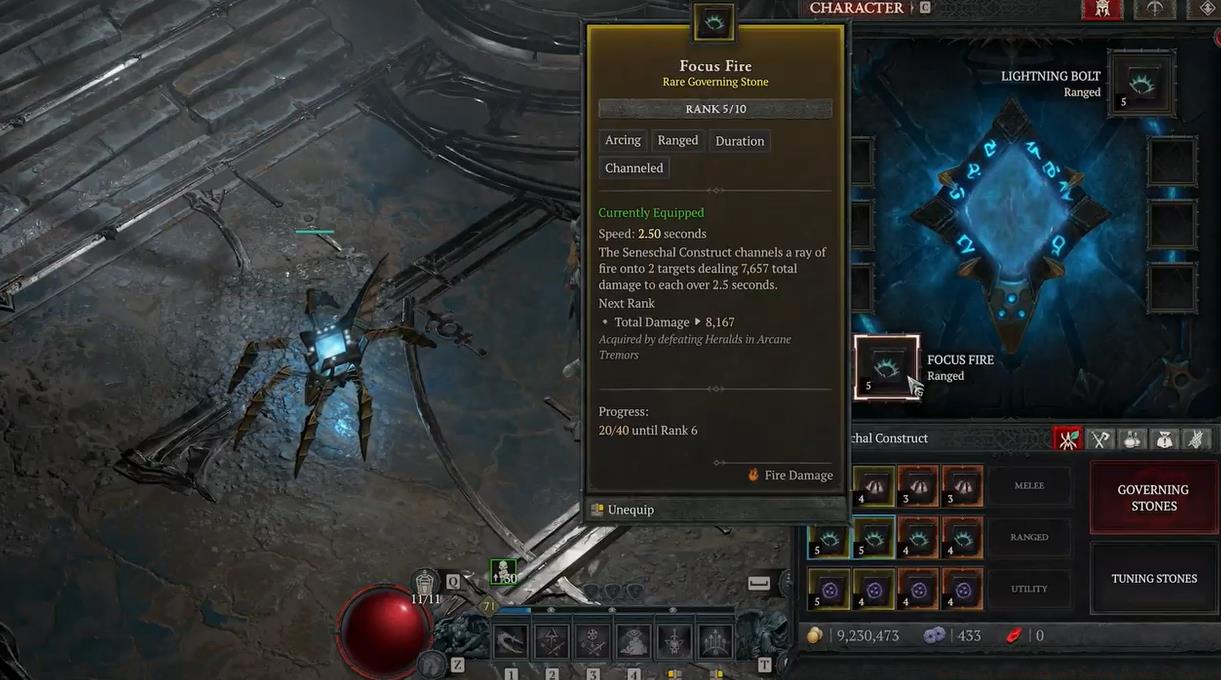Open the Seneschal Construct inventory tab
The image size is (1221, 680).
click(x=1069, y=438)
